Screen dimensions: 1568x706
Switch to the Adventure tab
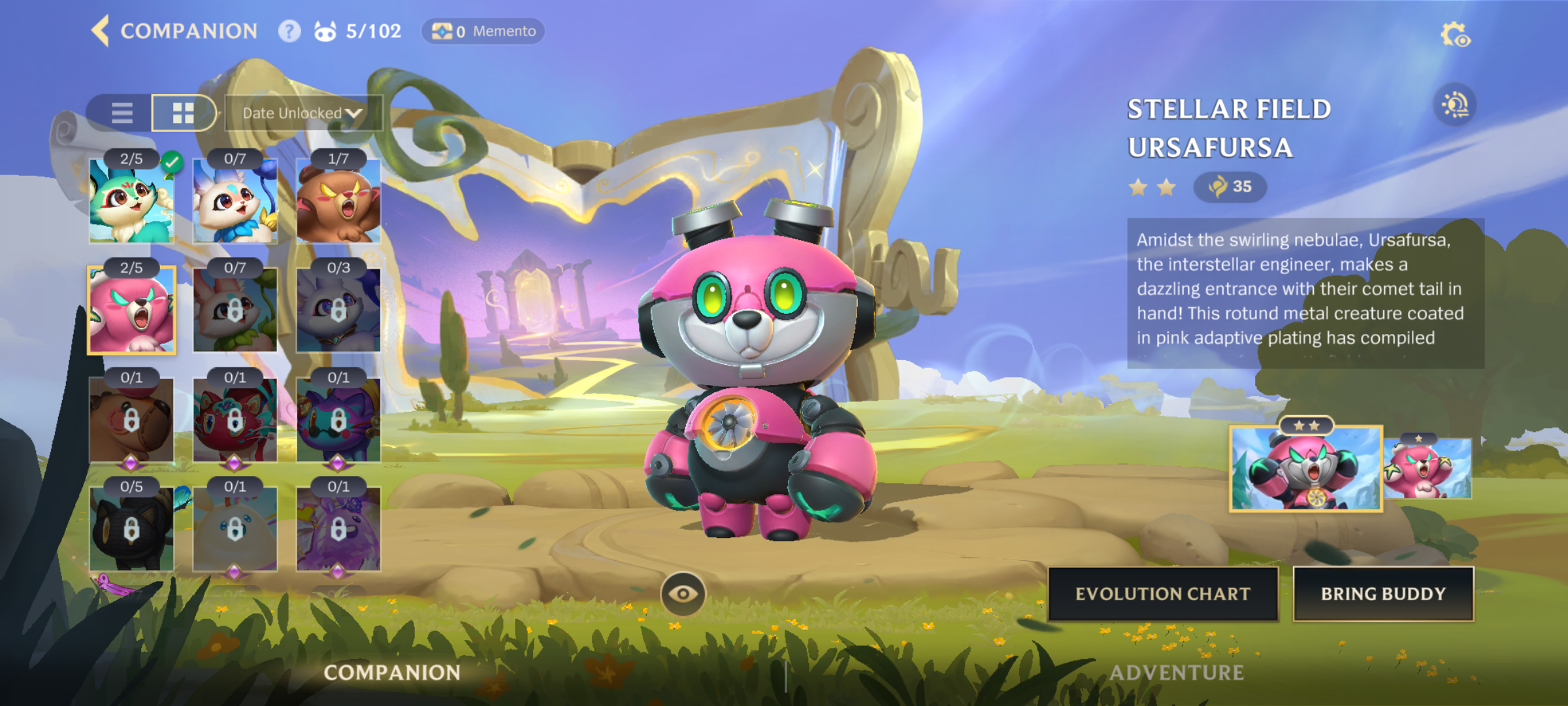coord(1176,672)
